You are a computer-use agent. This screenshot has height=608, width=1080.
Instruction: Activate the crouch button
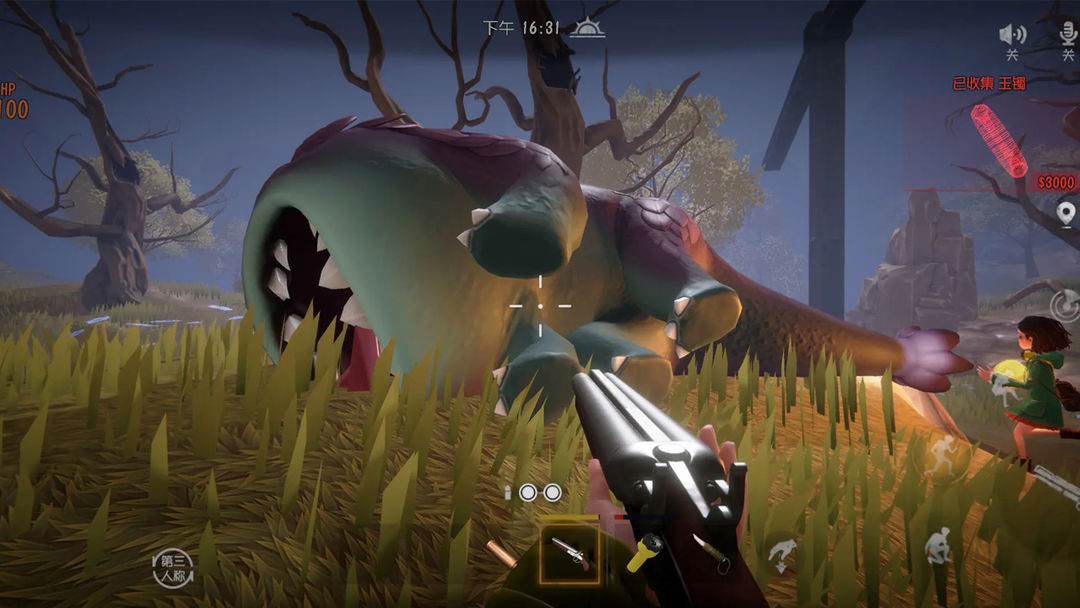(938, 546)
